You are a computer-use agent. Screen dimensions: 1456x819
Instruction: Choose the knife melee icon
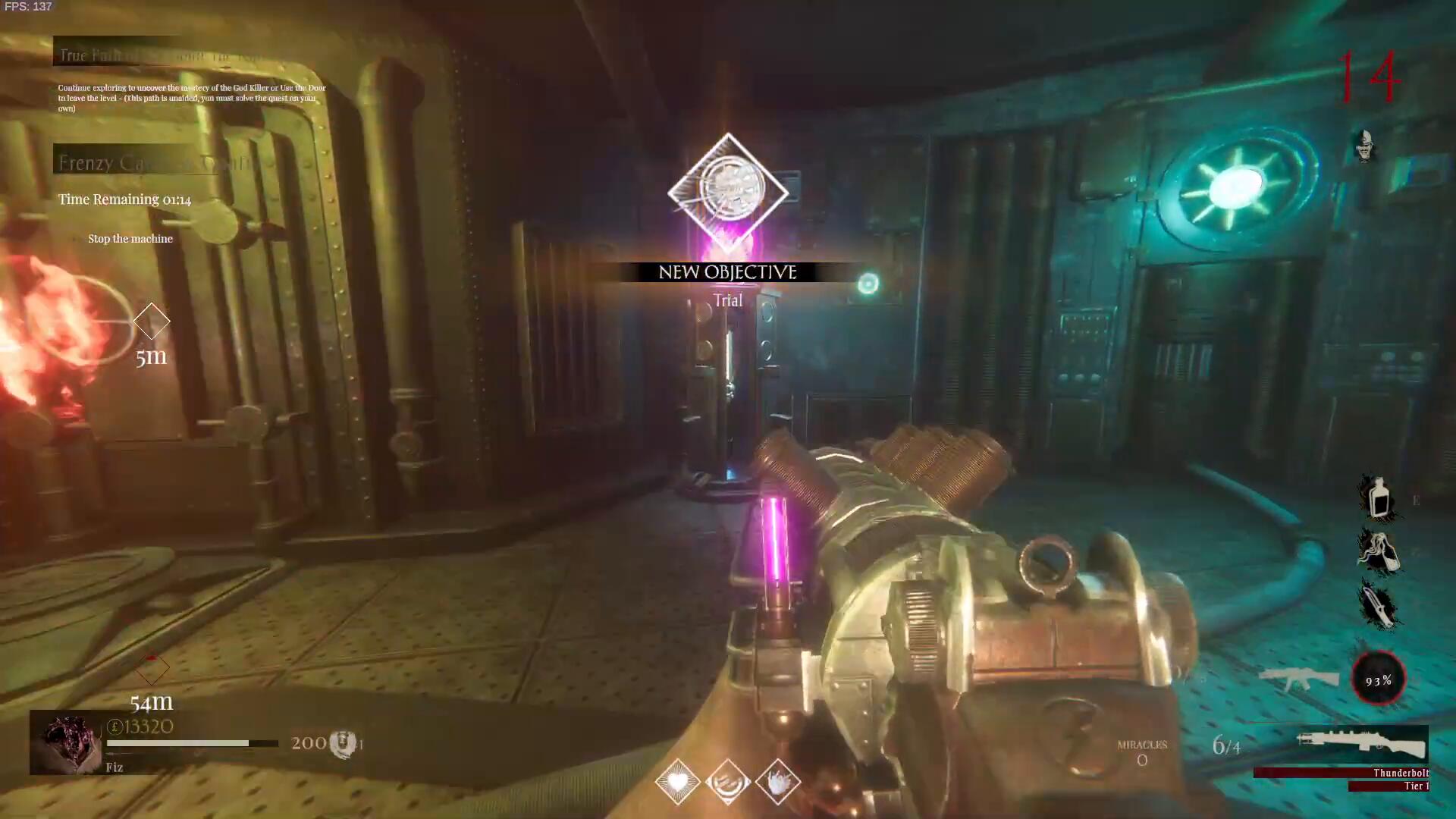coord(1378,604)
